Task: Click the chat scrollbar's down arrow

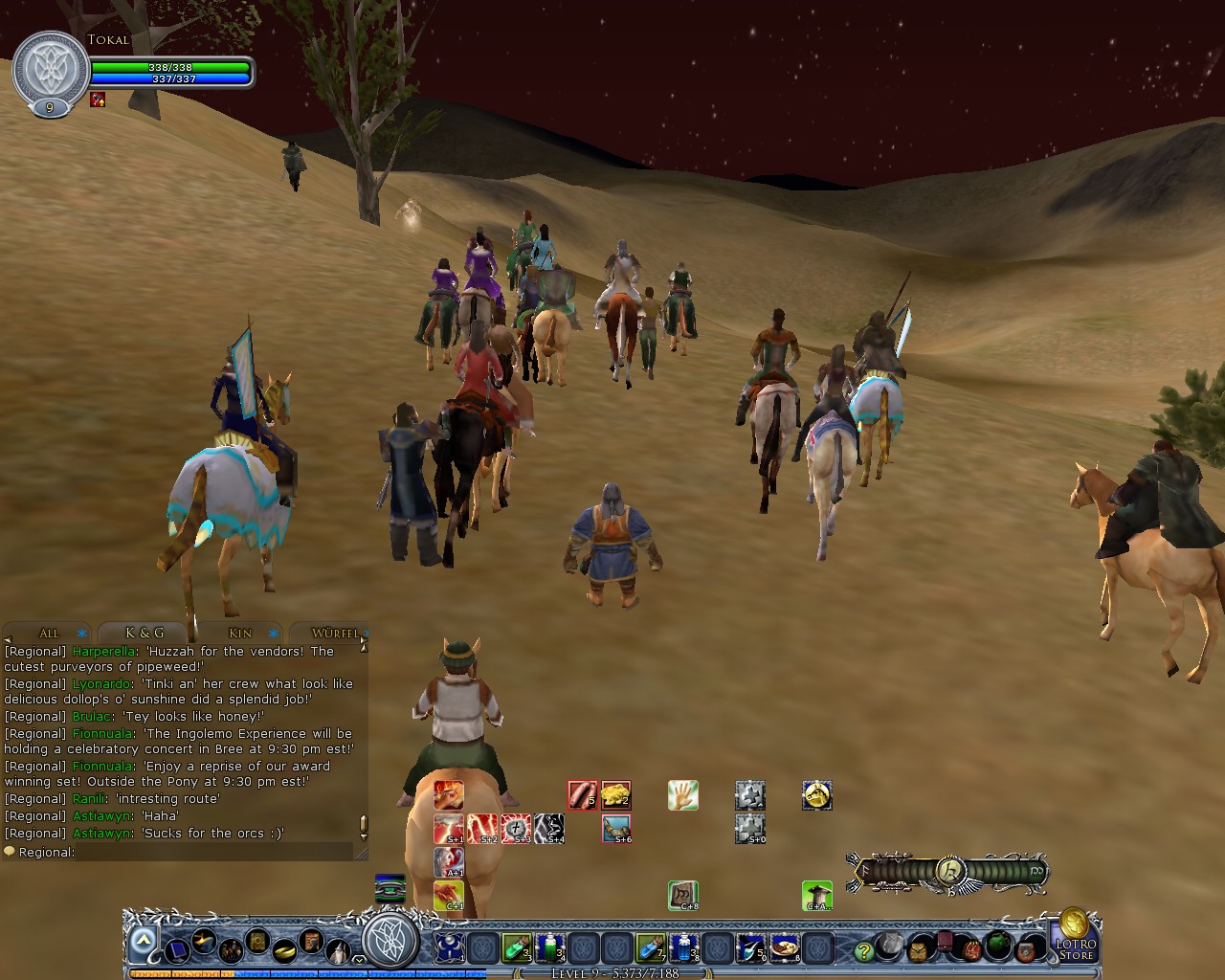Action: [x=362, y=840]
